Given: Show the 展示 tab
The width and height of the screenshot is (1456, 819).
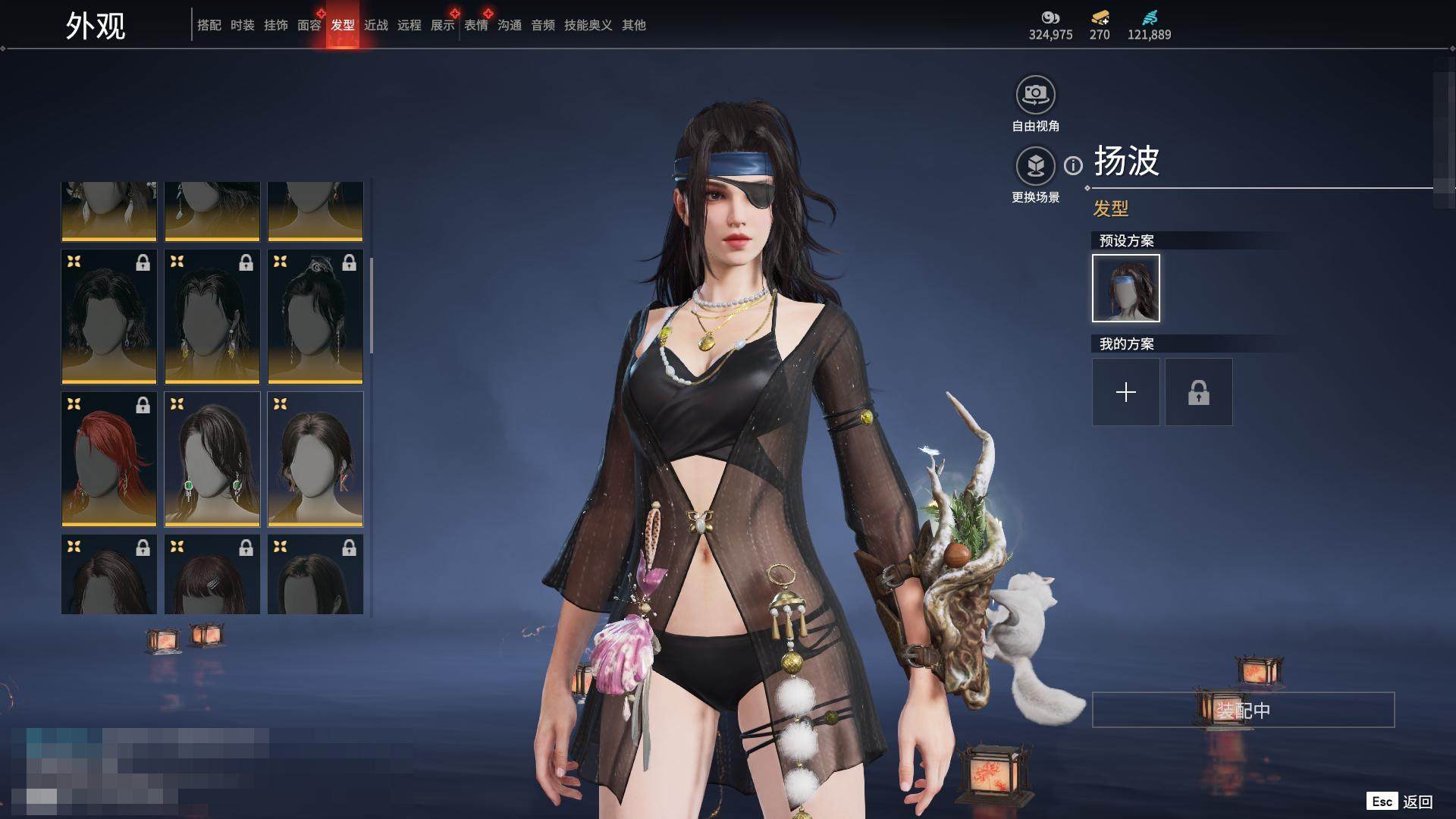Looking at the screenshot, I should click(442, 25).
